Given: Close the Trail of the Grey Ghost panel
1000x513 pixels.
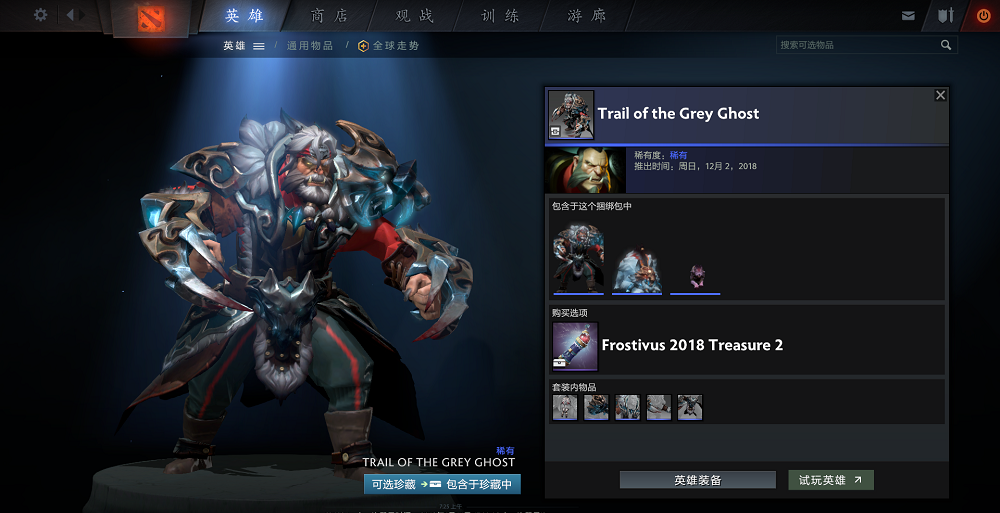Looking at the screenshot, I should click(940, 96).
